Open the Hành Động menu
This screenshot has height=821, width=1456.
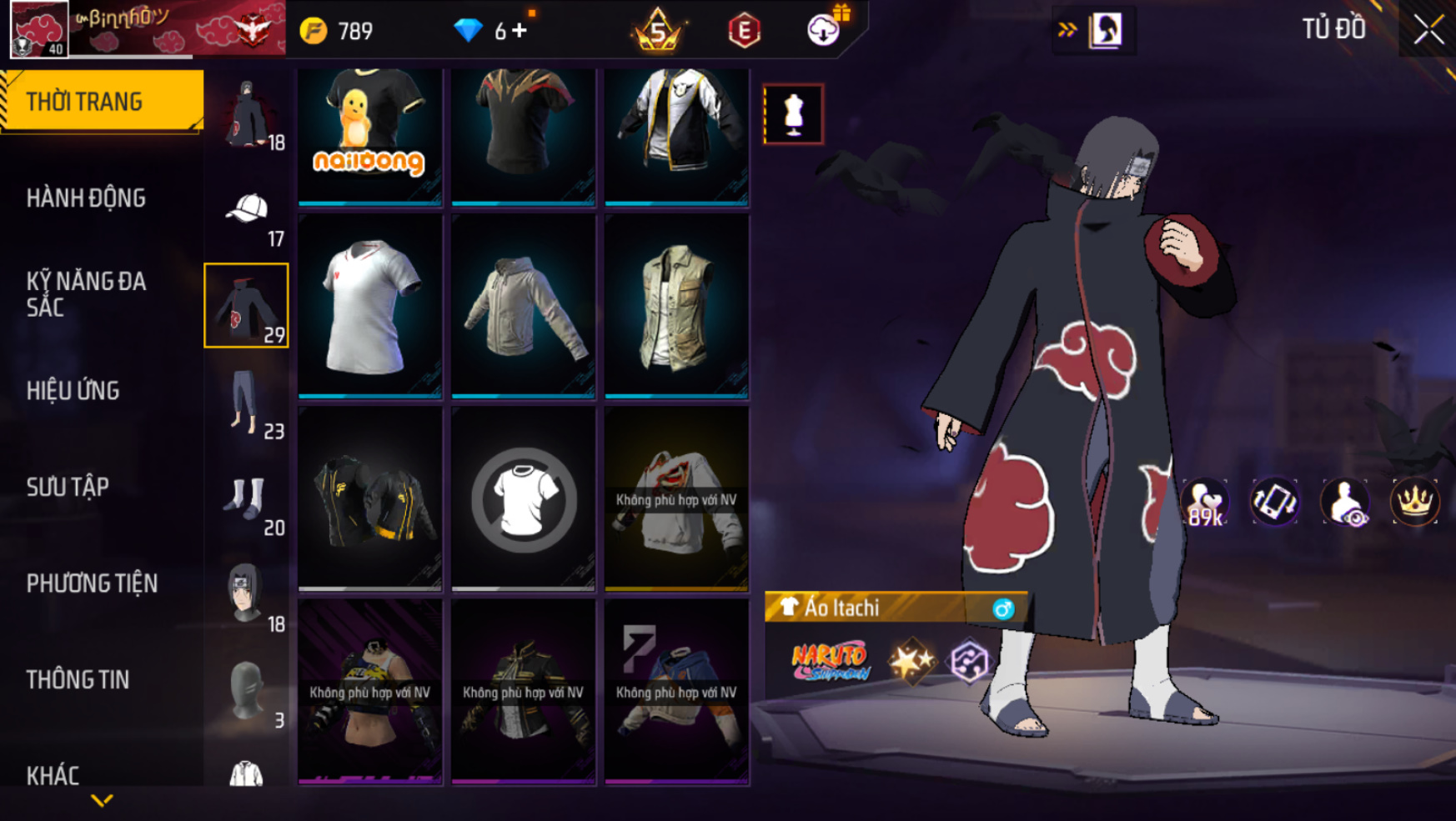[x=86, y=198]
